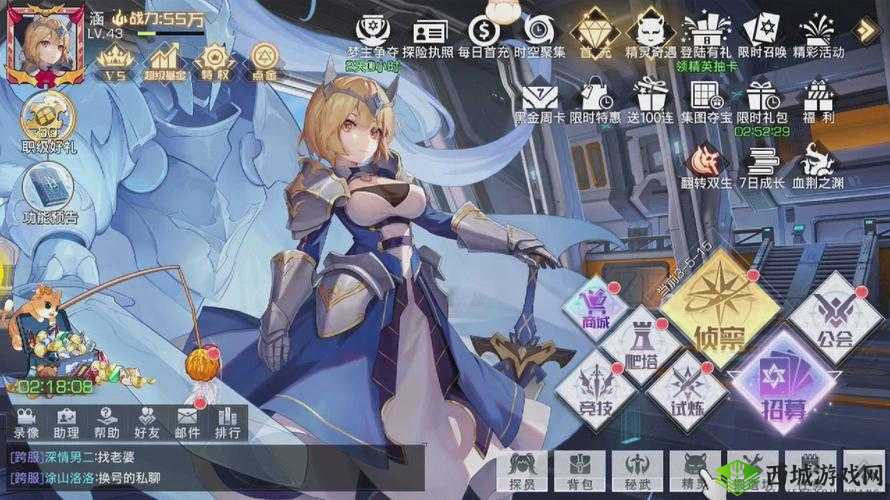The height and width of the screenshot is (500, 890).
Task: Show the 好友 friends list
Action: pyautogui.click(x=147, y=422)
